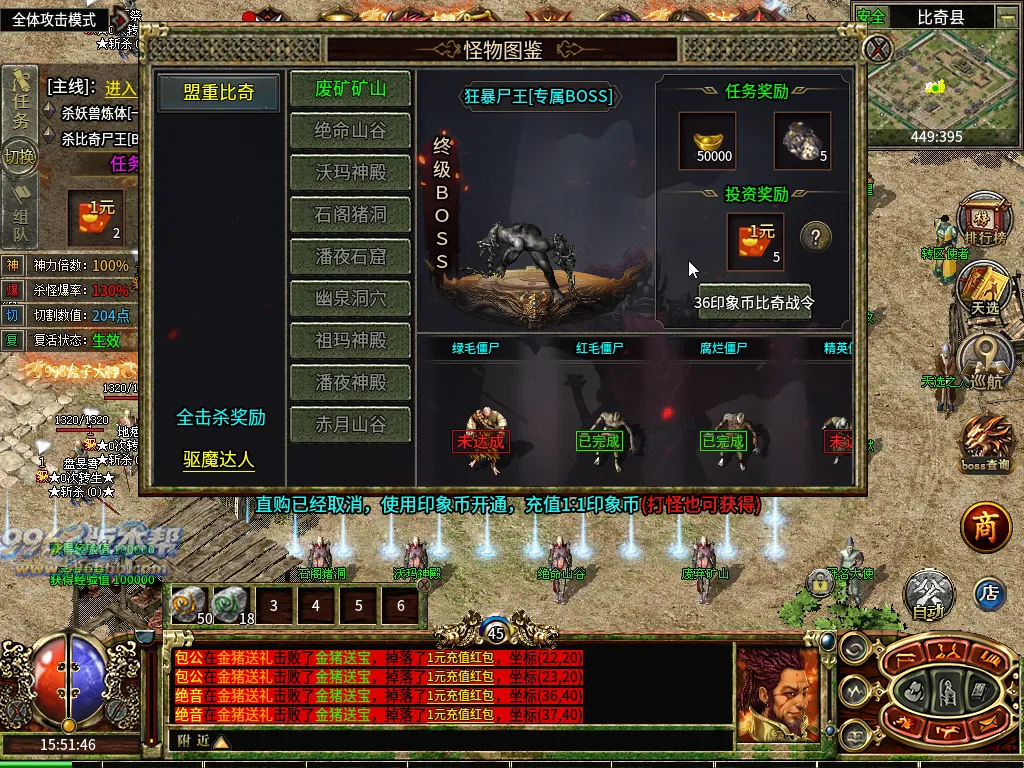Choose the 绝命山谷 map entry

click(350, 131)
